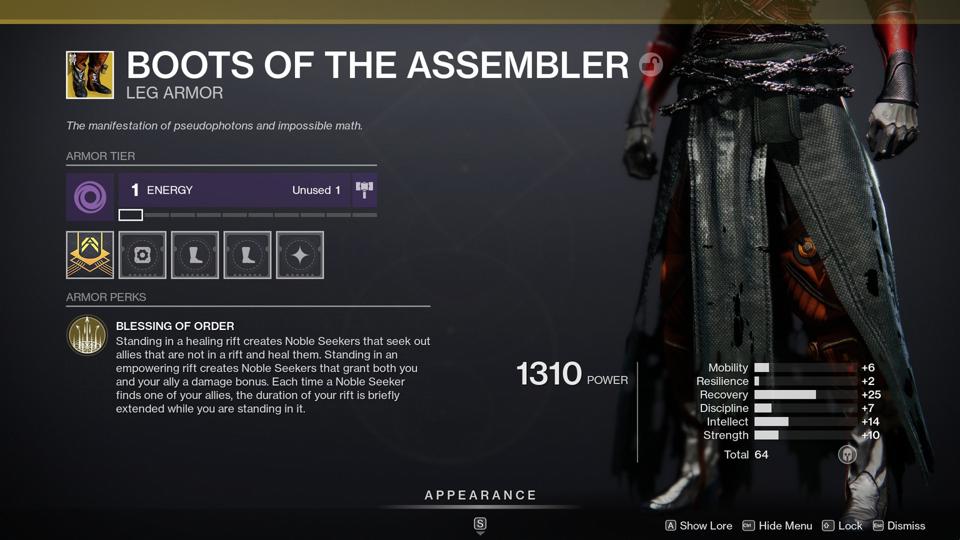The height and width of the screenshot is (540, 960).
Task: Toggle the lock icon beside the item name
Action: pyautogui.click(x=651, y=66)
